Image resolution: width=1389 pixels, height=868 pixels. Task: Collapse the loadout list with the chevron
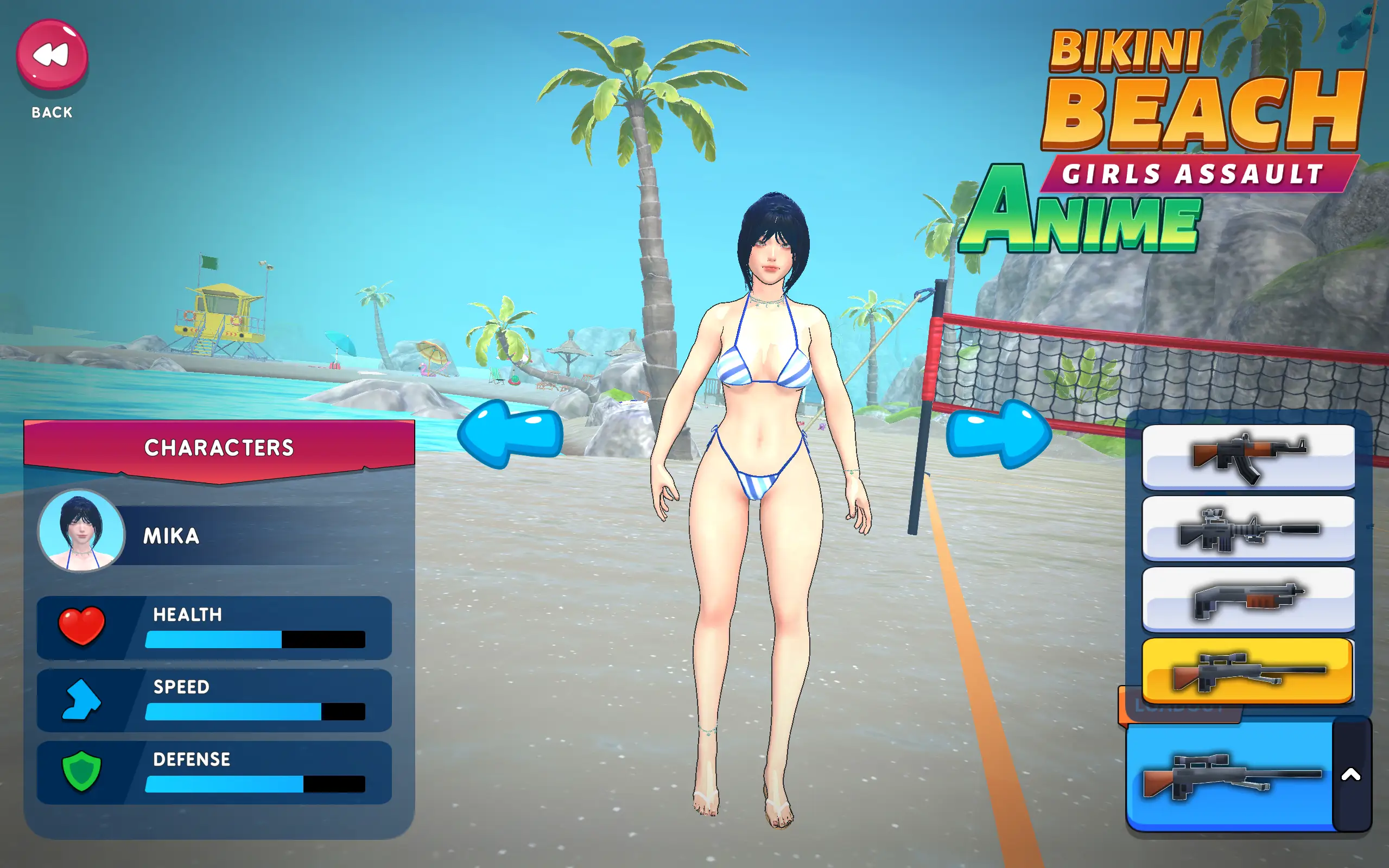tap(1350, 775)
